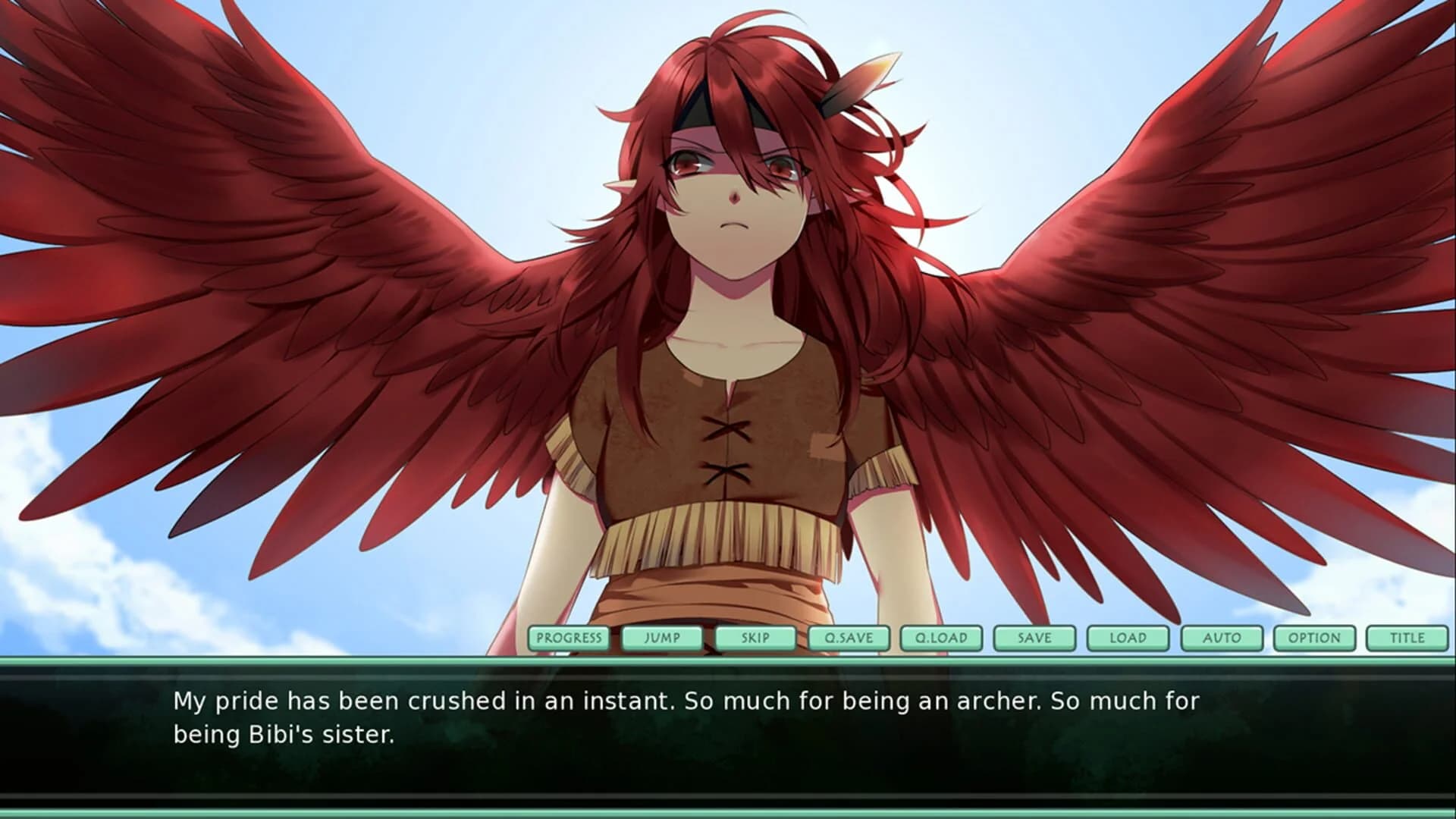
Task: Open the PROGRESS menu
Action: pos(570,638)
